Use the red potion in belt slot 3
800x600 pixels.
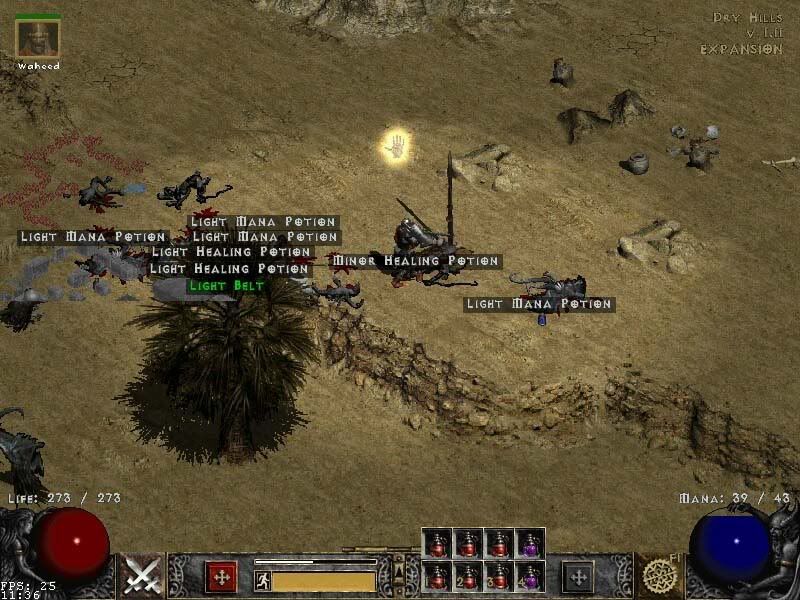(499, 575)
